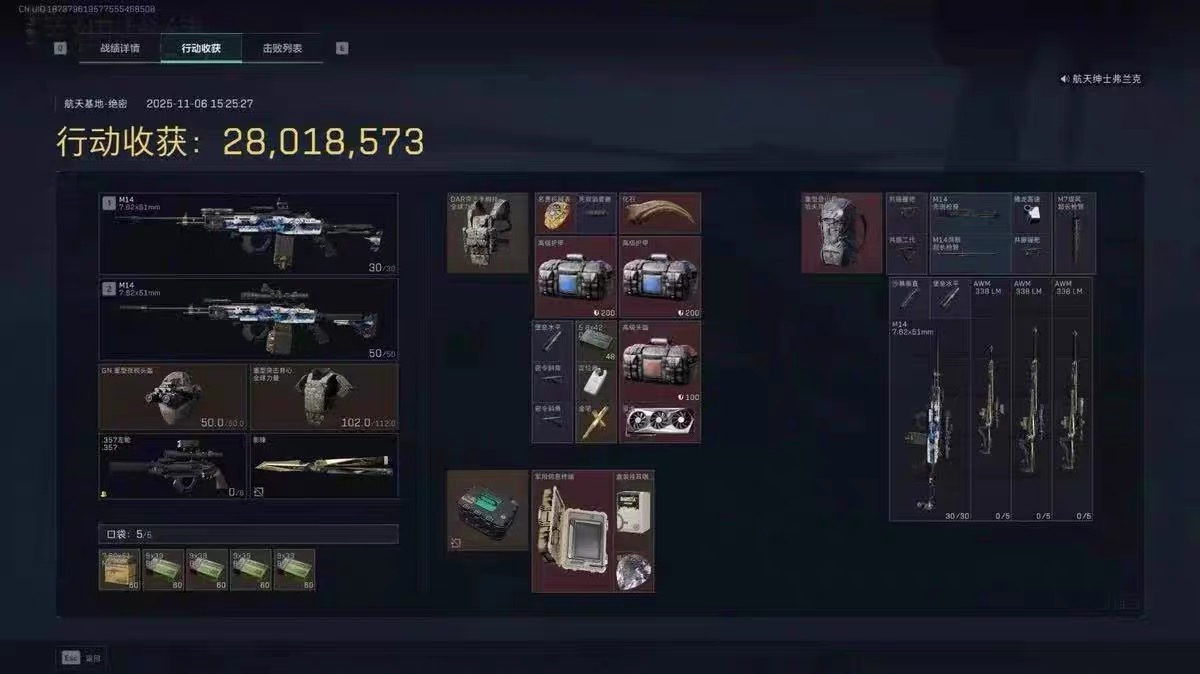Select the second M14 weapon with 50/50 ammo
1200x674 pixels.
248,319
